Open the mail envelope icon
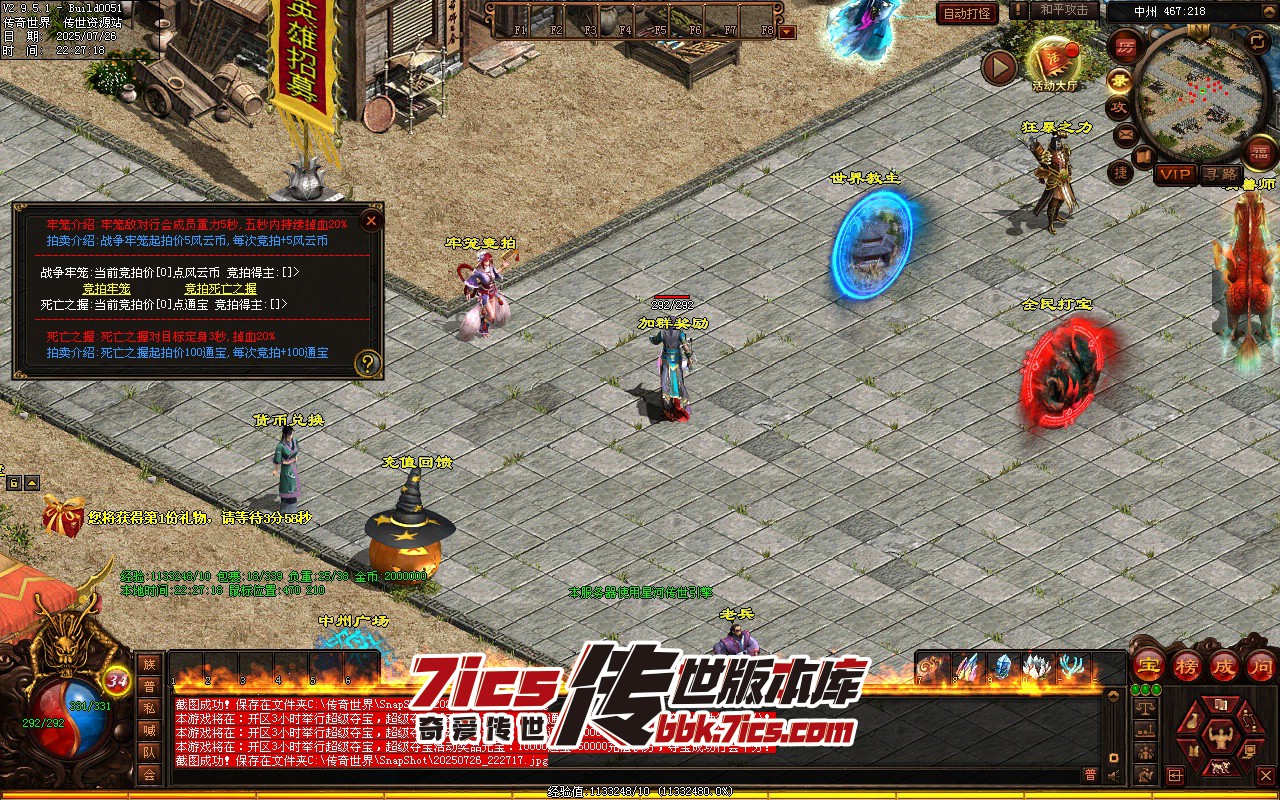This screenshot has width=1280, height=800. [x=1126, y=133]
